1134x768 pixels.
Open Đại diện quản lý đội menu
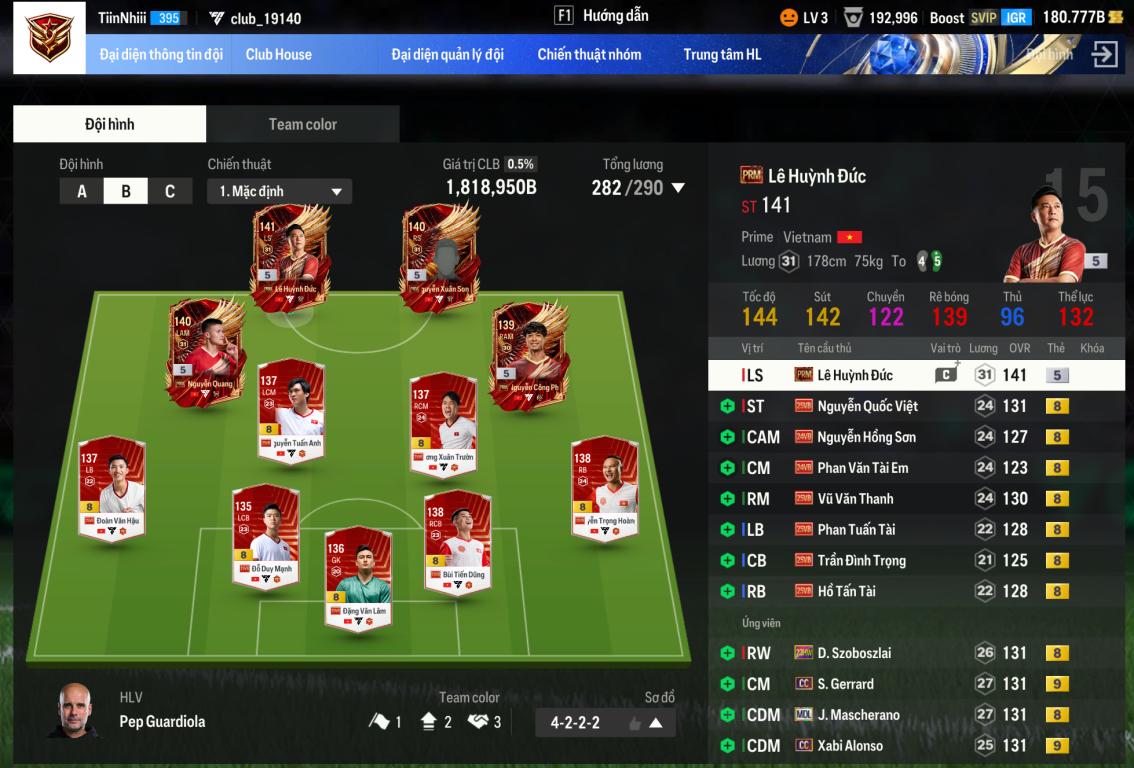[x=447, y=54]
